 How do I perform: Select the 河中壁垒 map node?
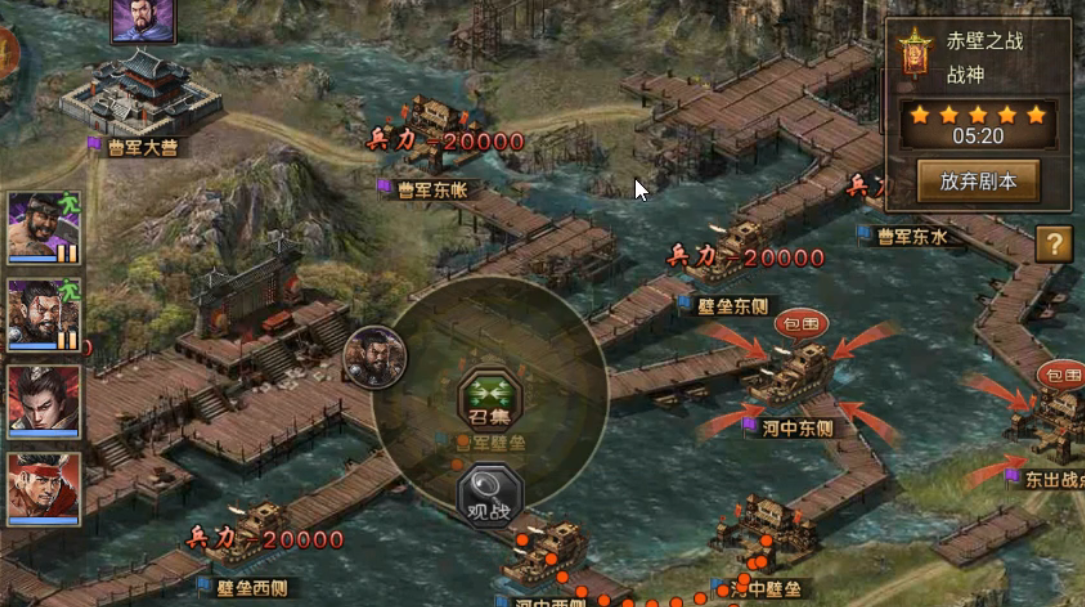click(765, 527)
